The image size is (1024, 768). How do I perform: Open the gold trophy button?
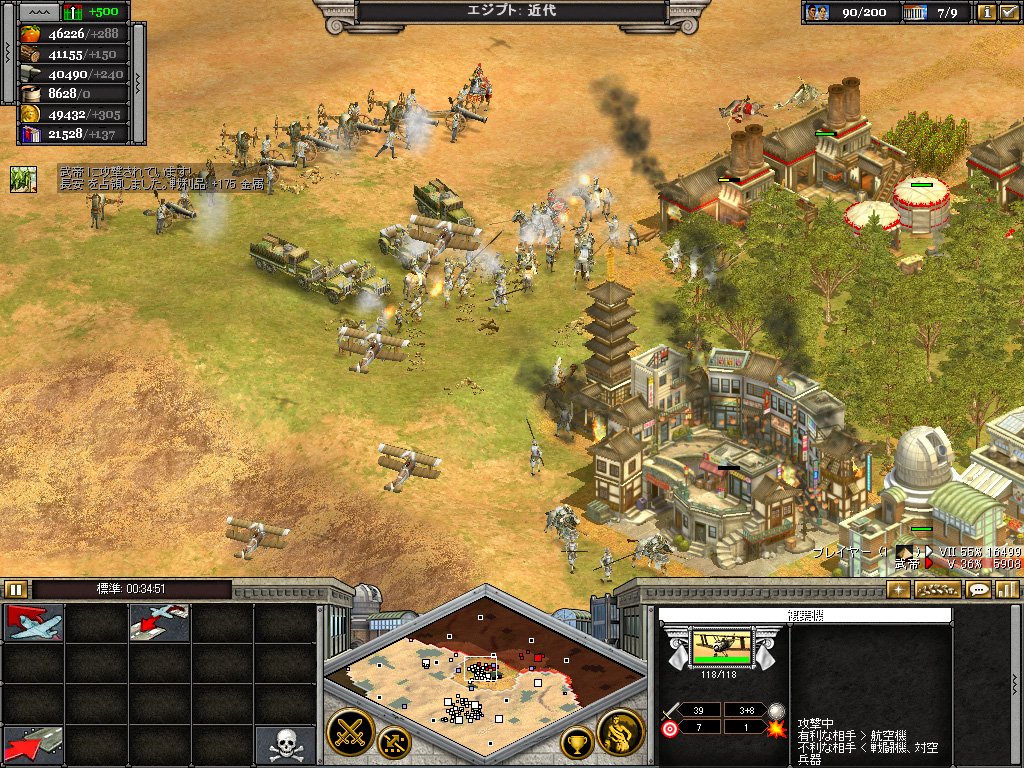[577, 743]
